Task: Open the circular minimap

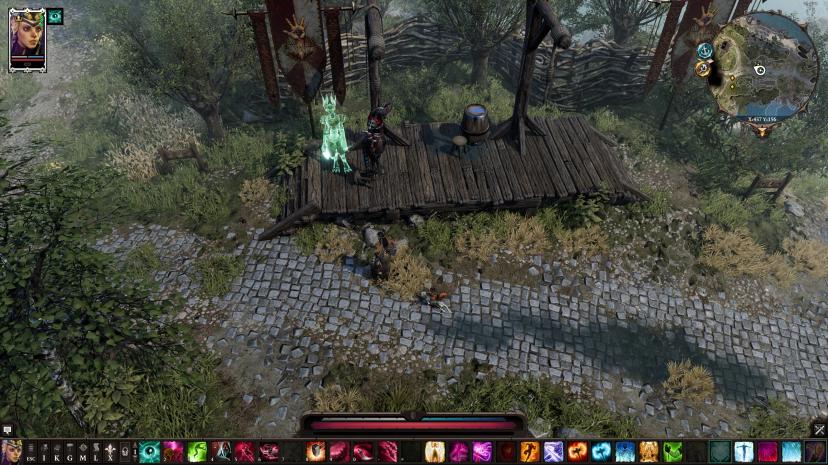Action: 767,66
